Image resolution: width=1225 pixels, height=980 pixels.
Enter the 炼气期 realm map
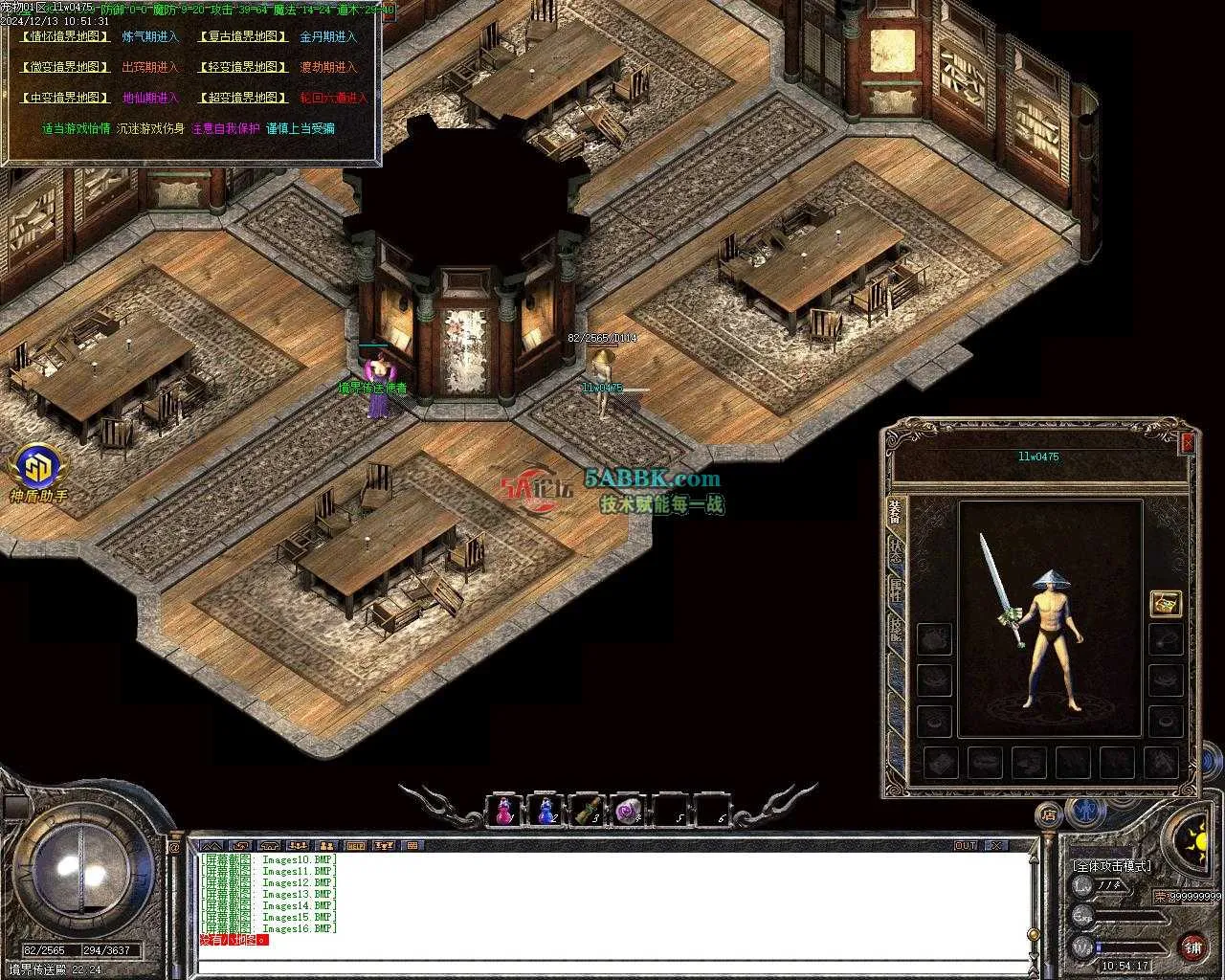[150, 36]
